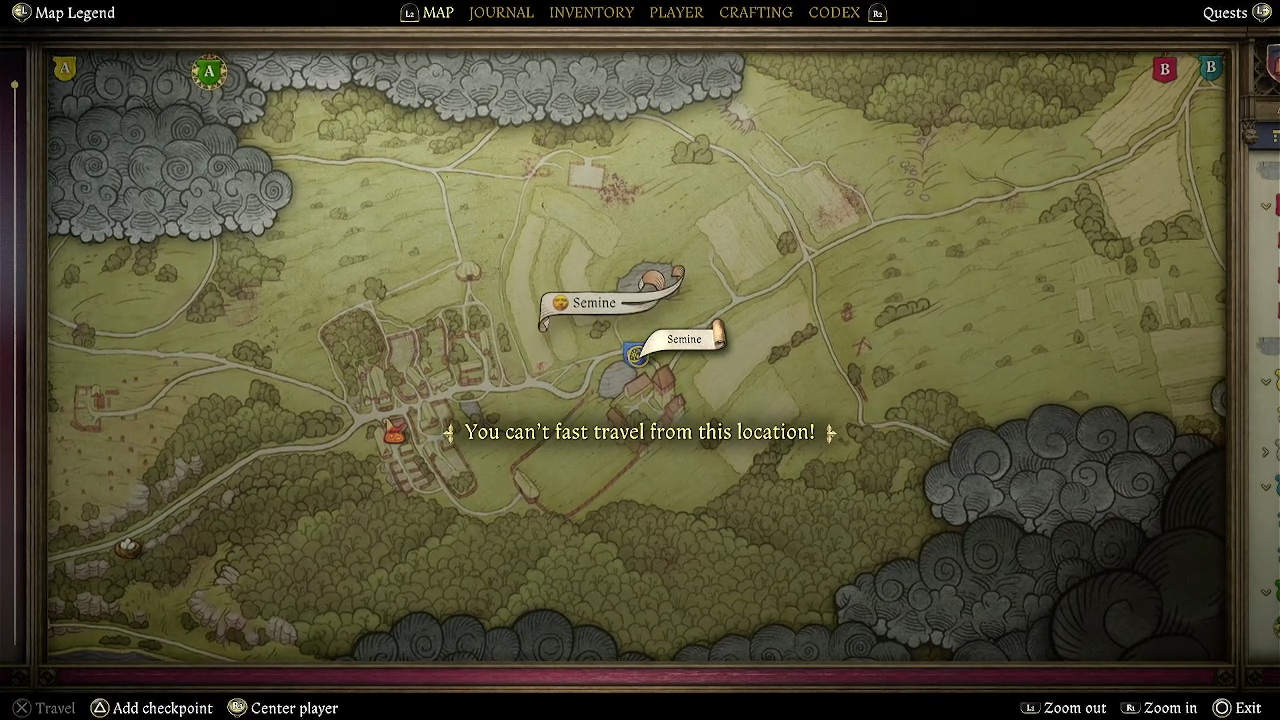This screenshot has width=1280, height=720.
Task: Open Quests from the top-right corner
Action: tap(1225, 12)
